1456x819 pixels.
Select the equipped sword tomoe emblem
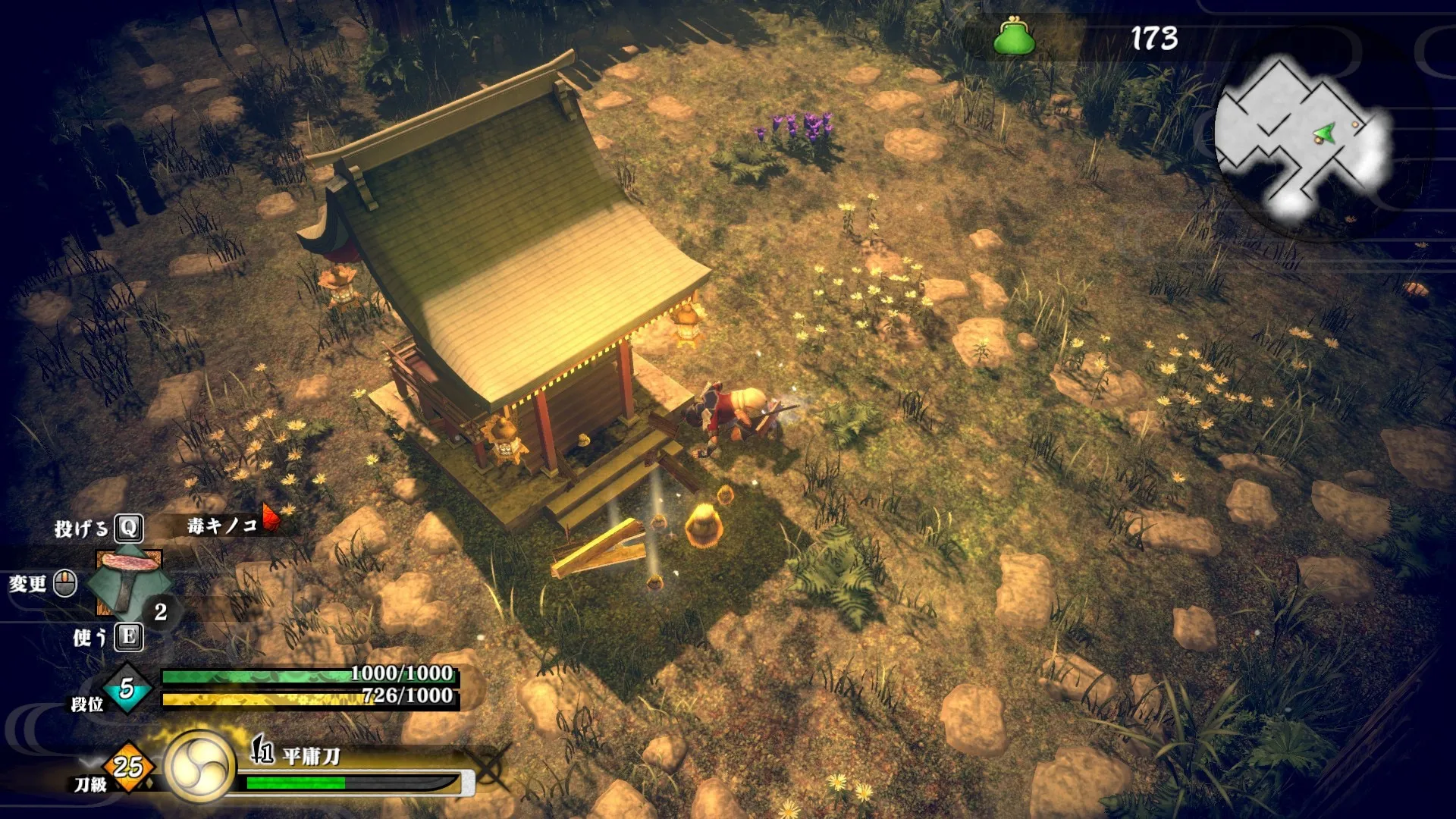(x=200, y=766)
